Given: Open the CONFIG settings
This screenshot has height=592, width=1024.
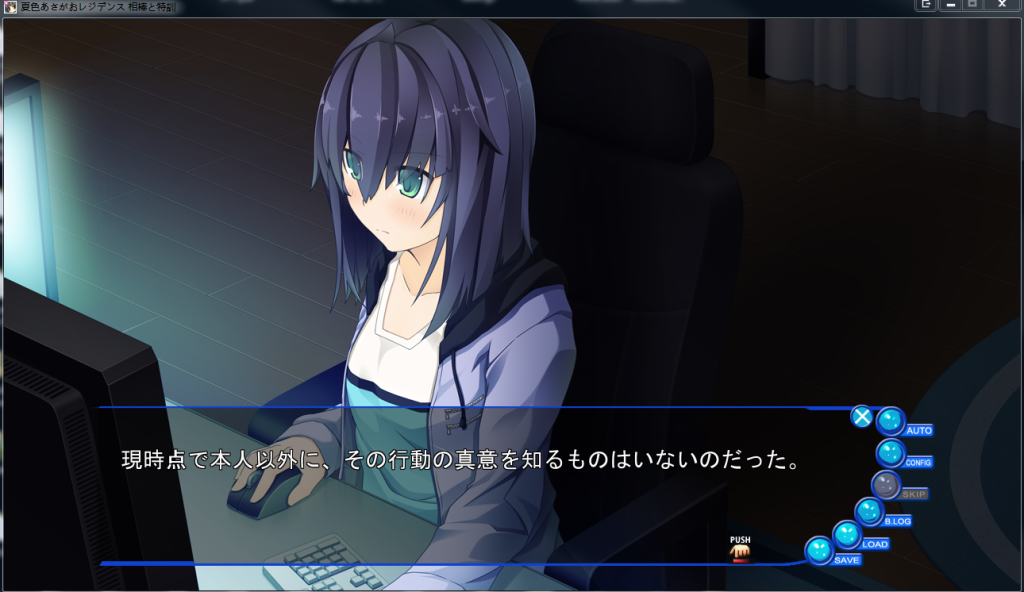Looking at the screenshot, I should (890, 454).
